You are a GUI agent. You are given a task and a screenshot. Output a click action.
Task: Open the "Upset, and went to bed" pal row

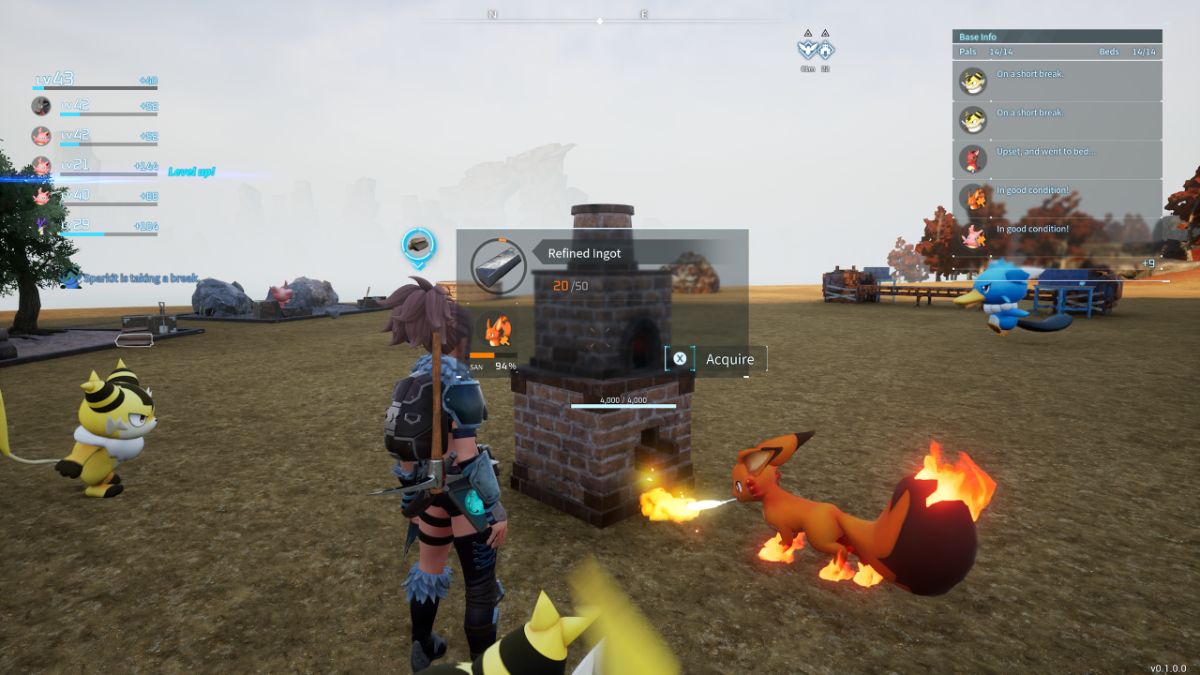click(1057, 158)
